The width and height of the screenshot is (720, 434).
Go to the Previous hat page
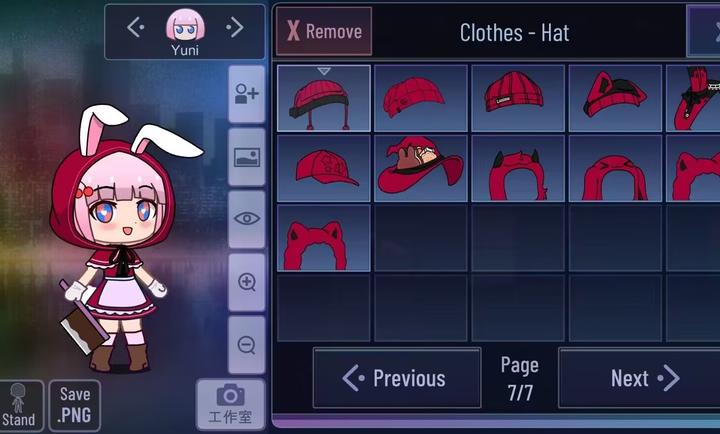396,378
